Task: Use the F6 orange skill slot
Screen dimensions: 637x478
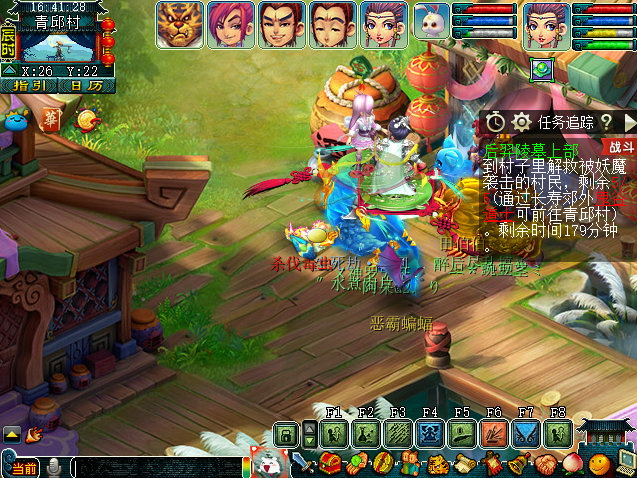Action: pos(494,434)
